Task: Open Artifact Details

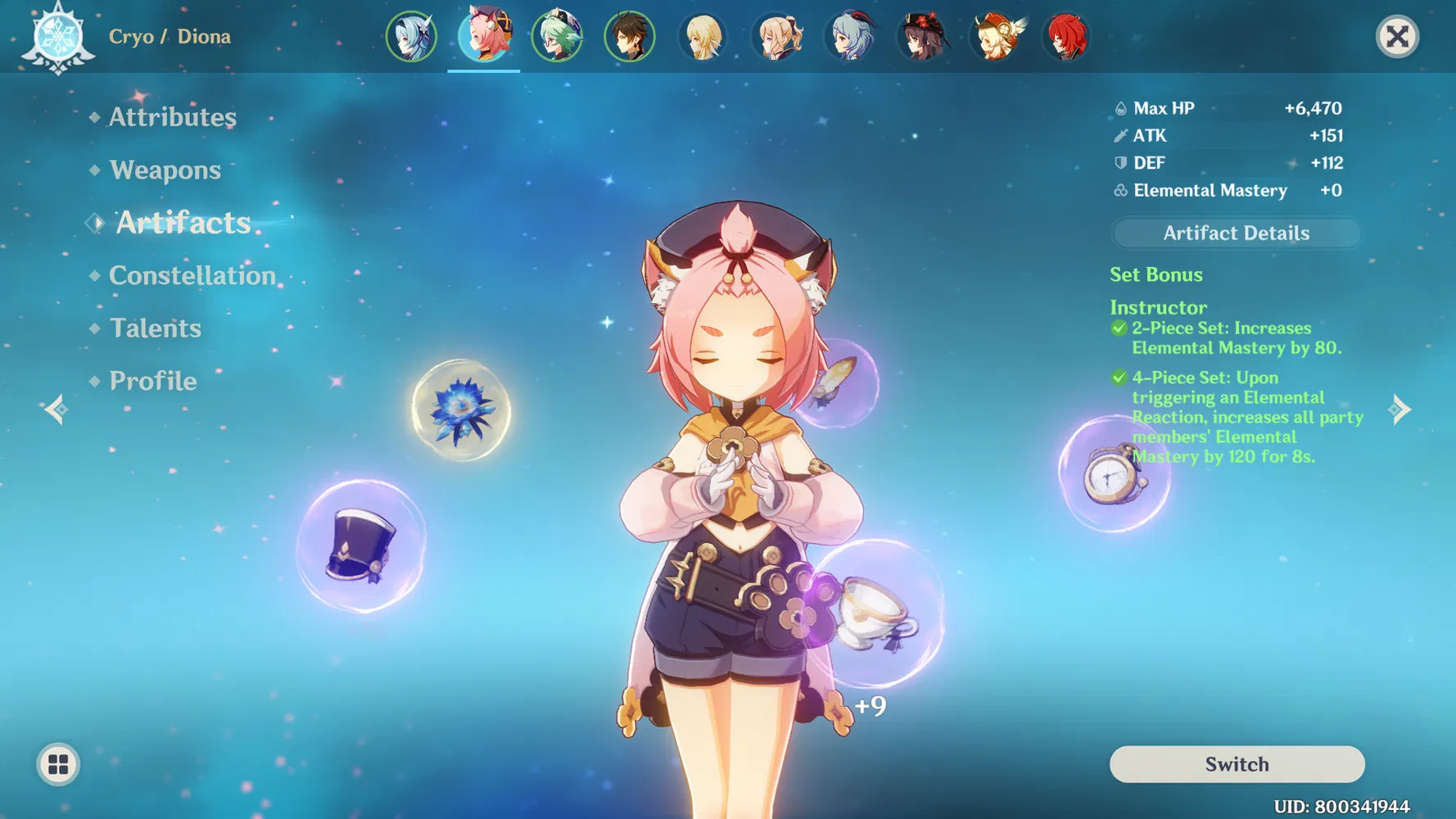Action: point(1235,233)
